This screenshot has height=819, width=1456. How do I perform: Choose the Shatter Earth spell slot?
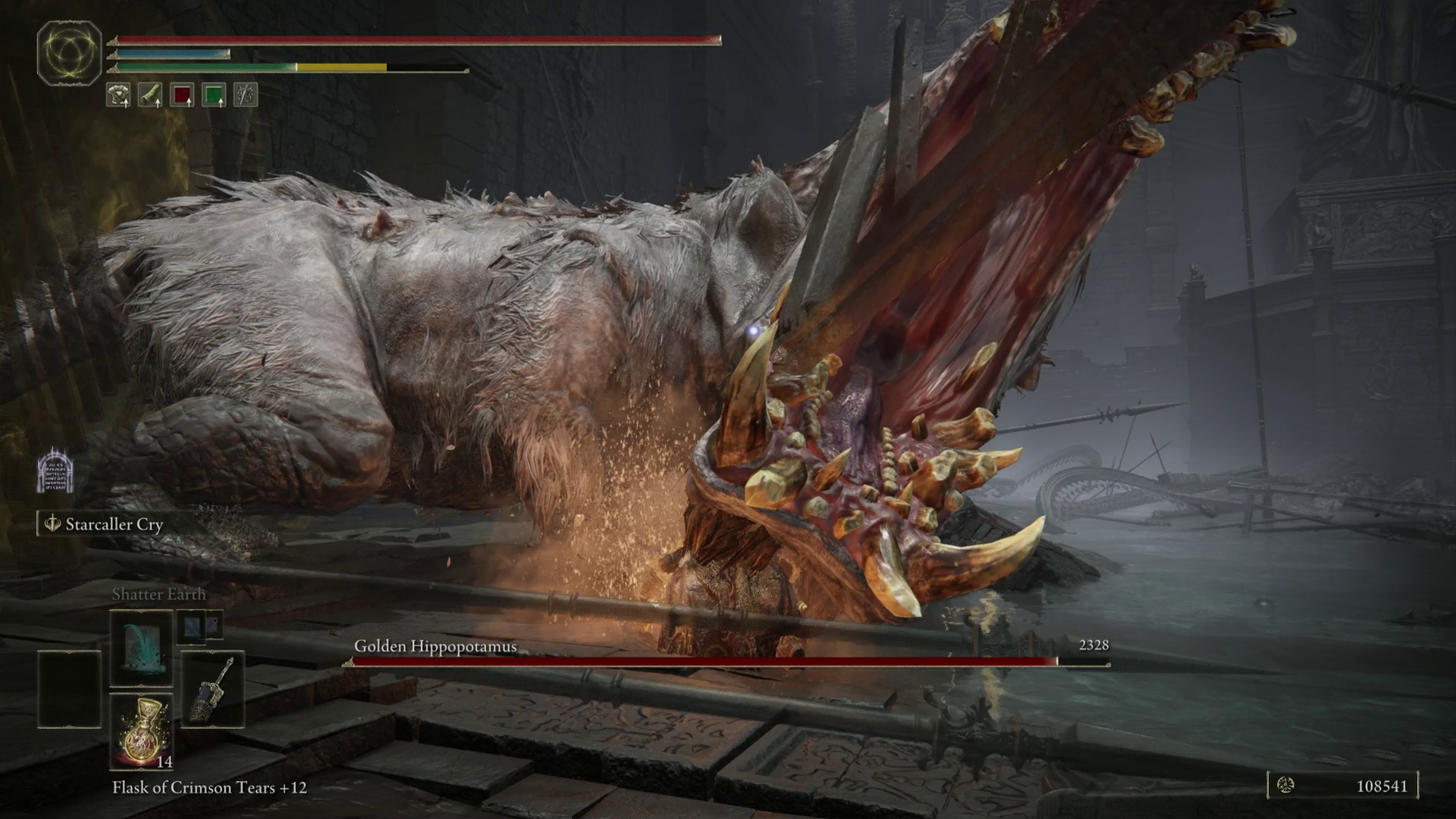point(141,648)
